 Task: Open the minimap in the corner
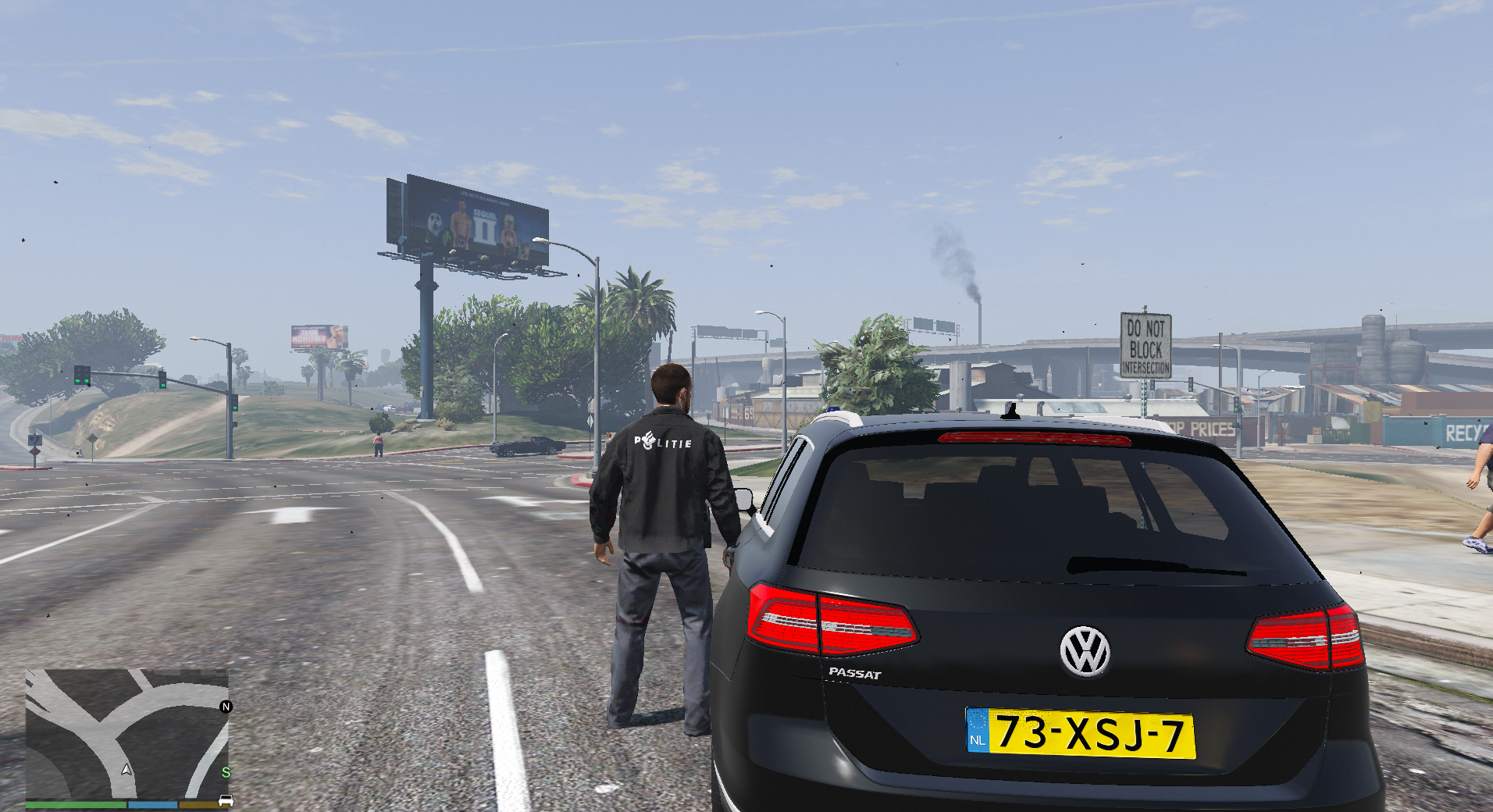(127, 733)
